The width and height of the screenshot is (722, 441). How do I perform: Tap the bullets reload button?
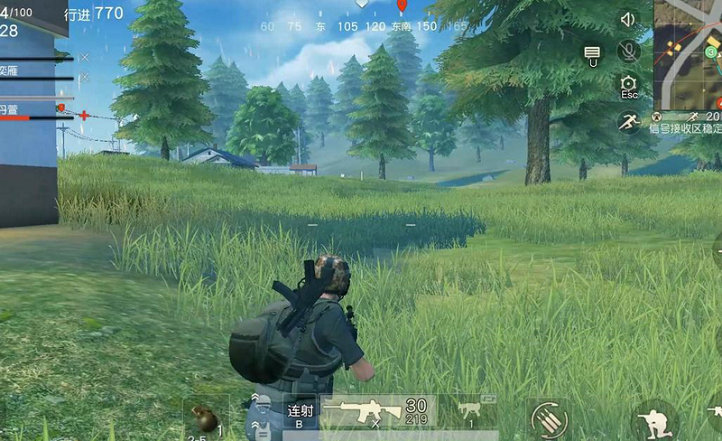coord(547,418)
